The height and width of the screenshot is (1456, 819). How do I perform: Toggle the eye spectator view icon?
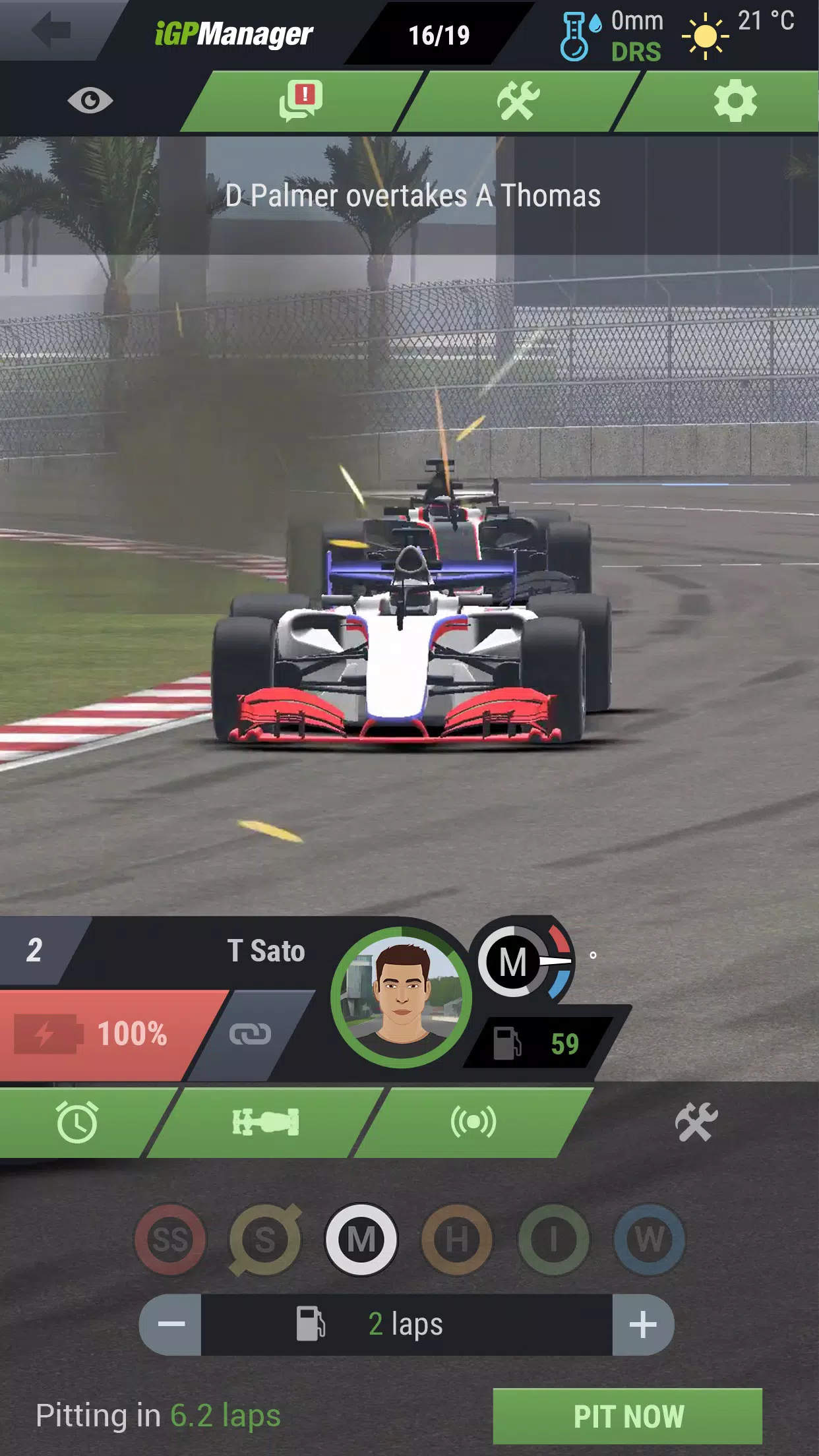point(90,101)
